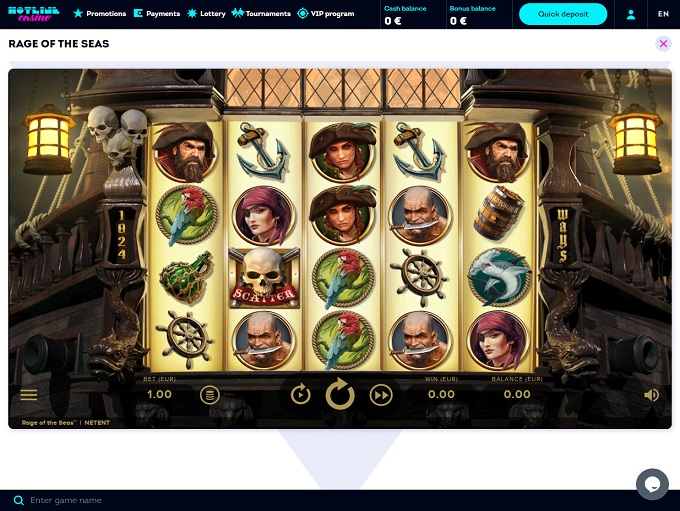Go to the Promotions page
This screenshot has width=680, height=511.
tap(100, 14)
